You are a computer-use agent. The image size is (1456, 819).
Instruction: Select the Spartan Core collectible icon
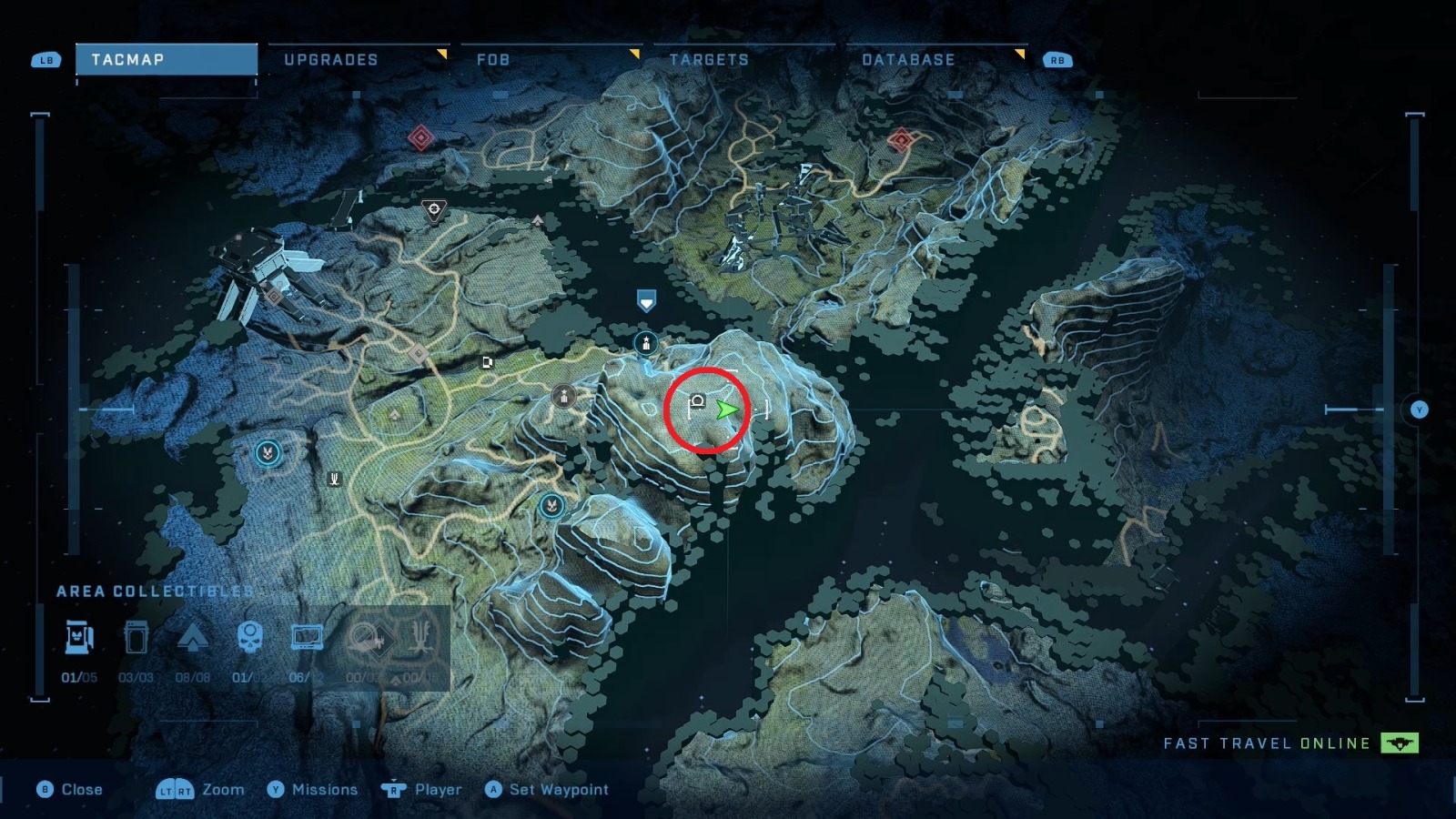136,637
